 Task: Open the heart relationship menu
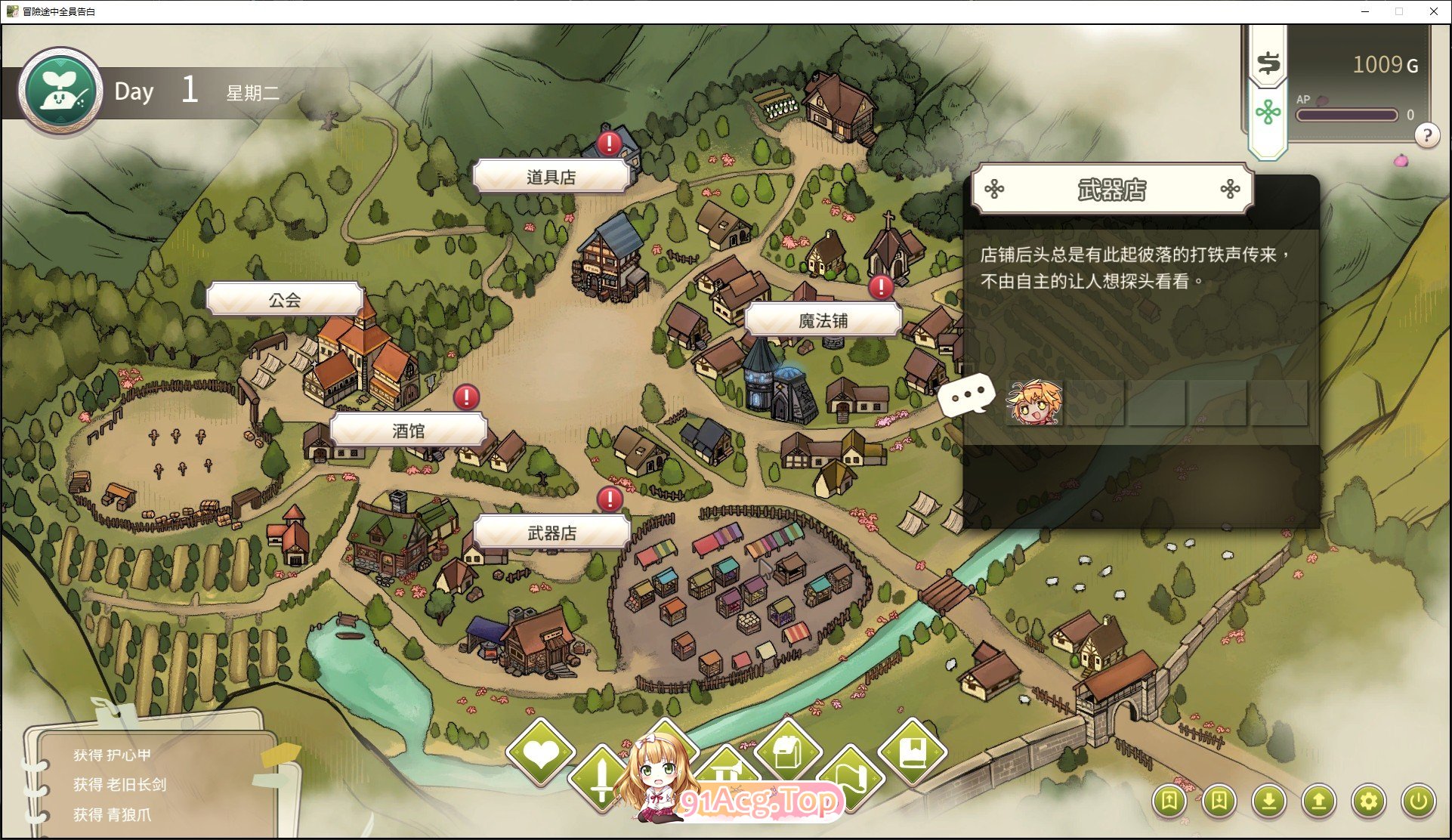(x=541, y=752)
